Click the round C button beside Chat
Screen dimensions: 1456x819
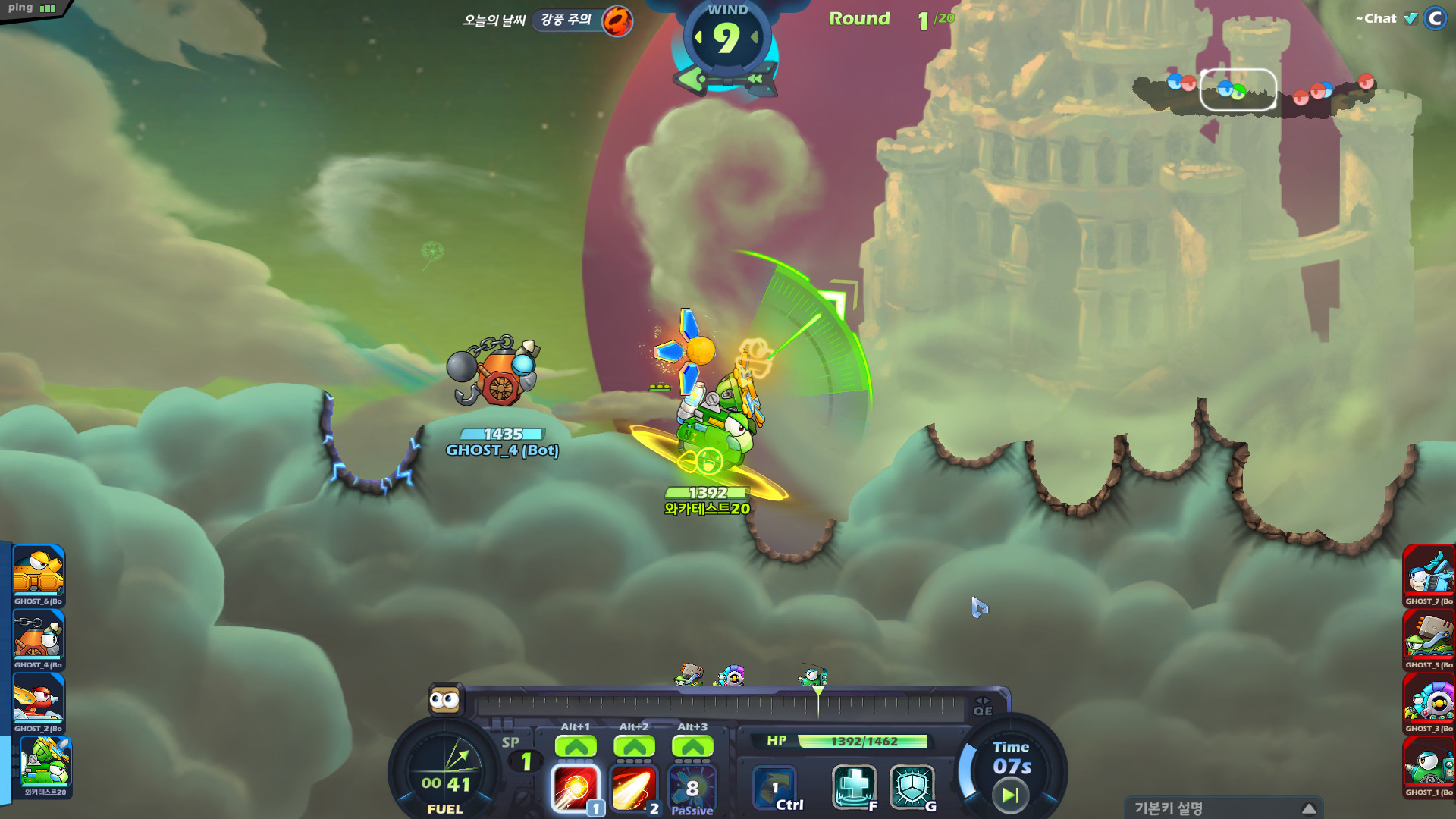1435,19
